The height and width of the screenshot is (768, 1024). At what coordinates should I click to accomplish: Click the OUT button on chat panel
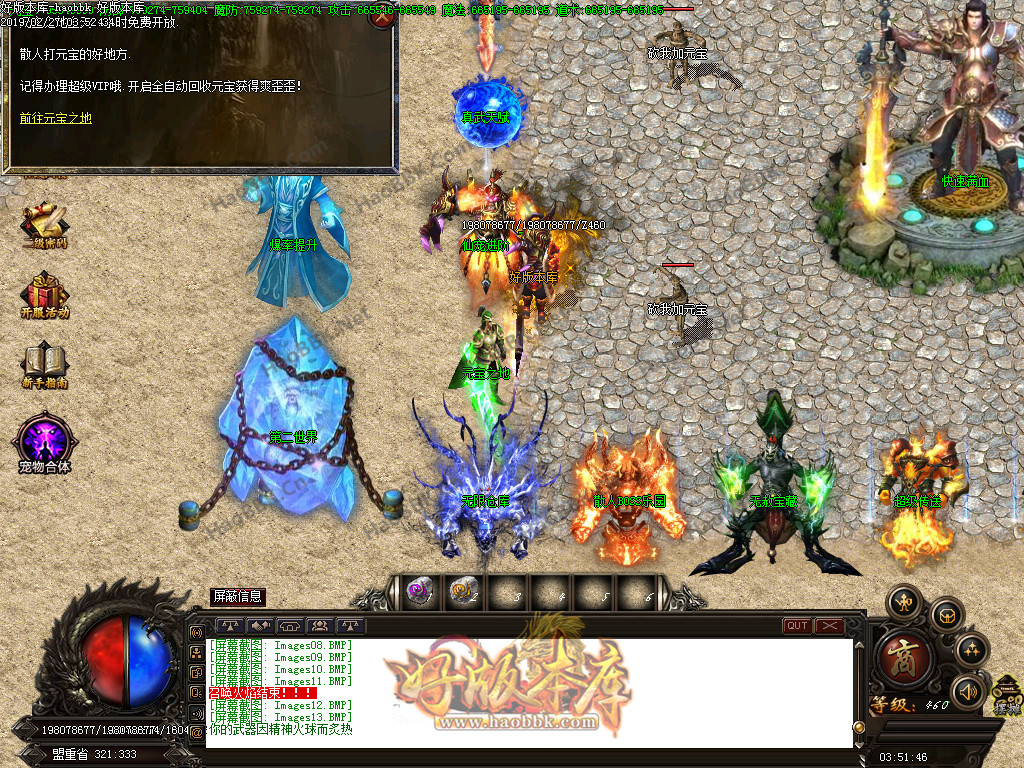pos(797,626)
